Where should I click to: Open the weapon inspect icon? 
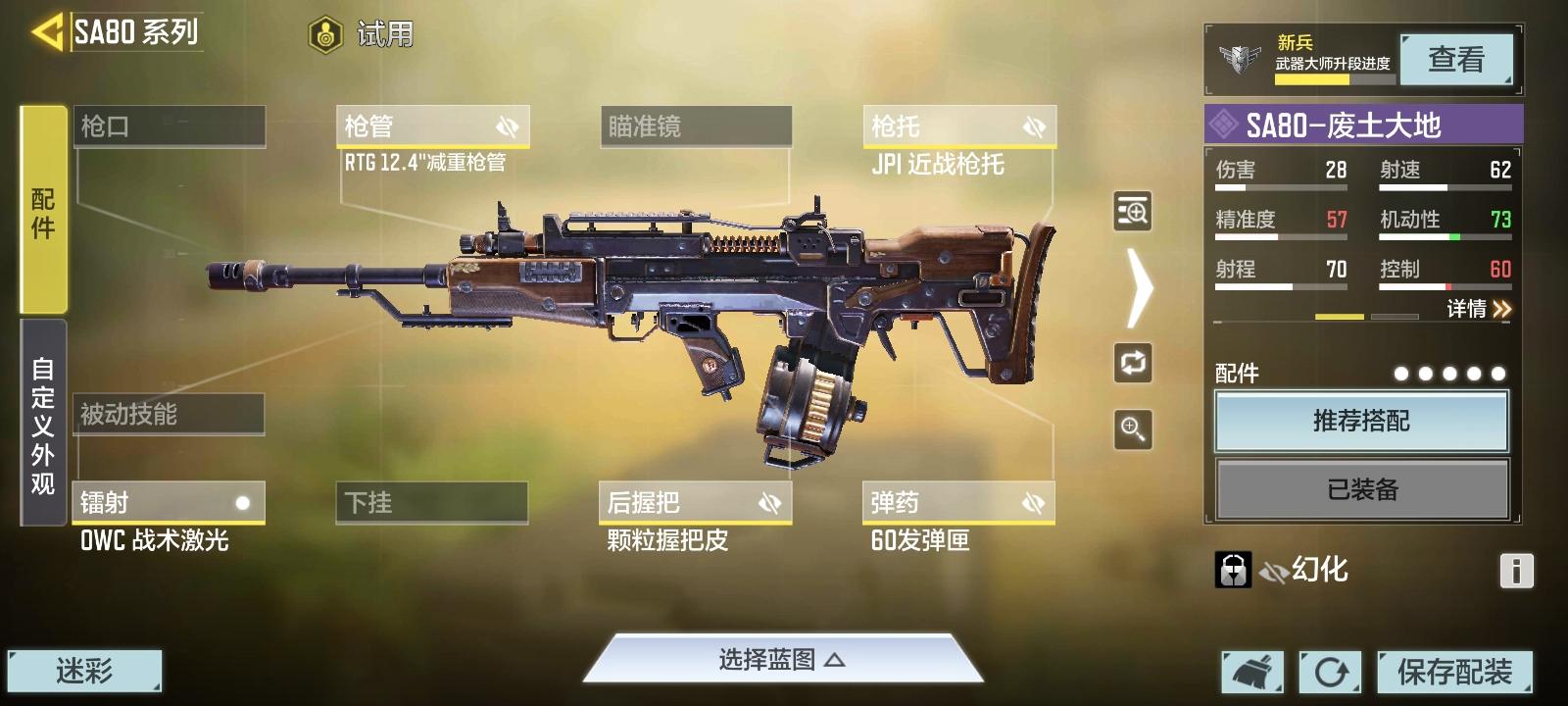(1131, 212)
